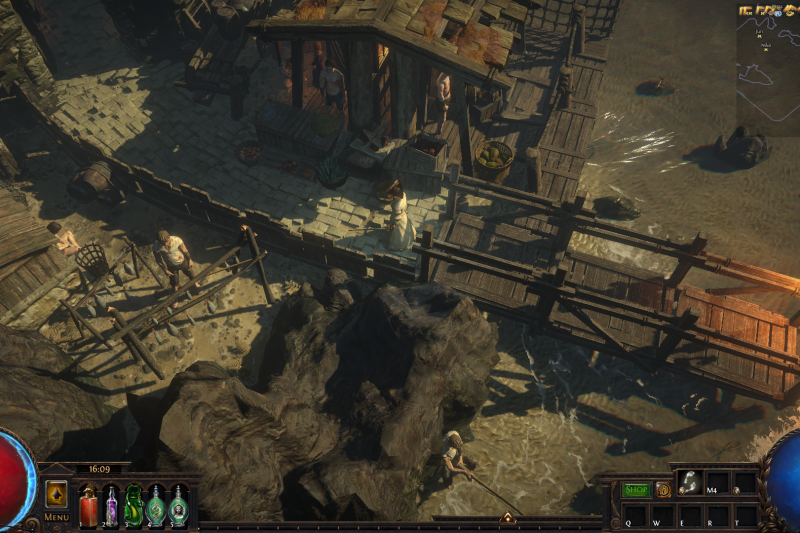800x533 pixels.
Task: Use the large green flask in slot 3
Action: click(133, 504)
